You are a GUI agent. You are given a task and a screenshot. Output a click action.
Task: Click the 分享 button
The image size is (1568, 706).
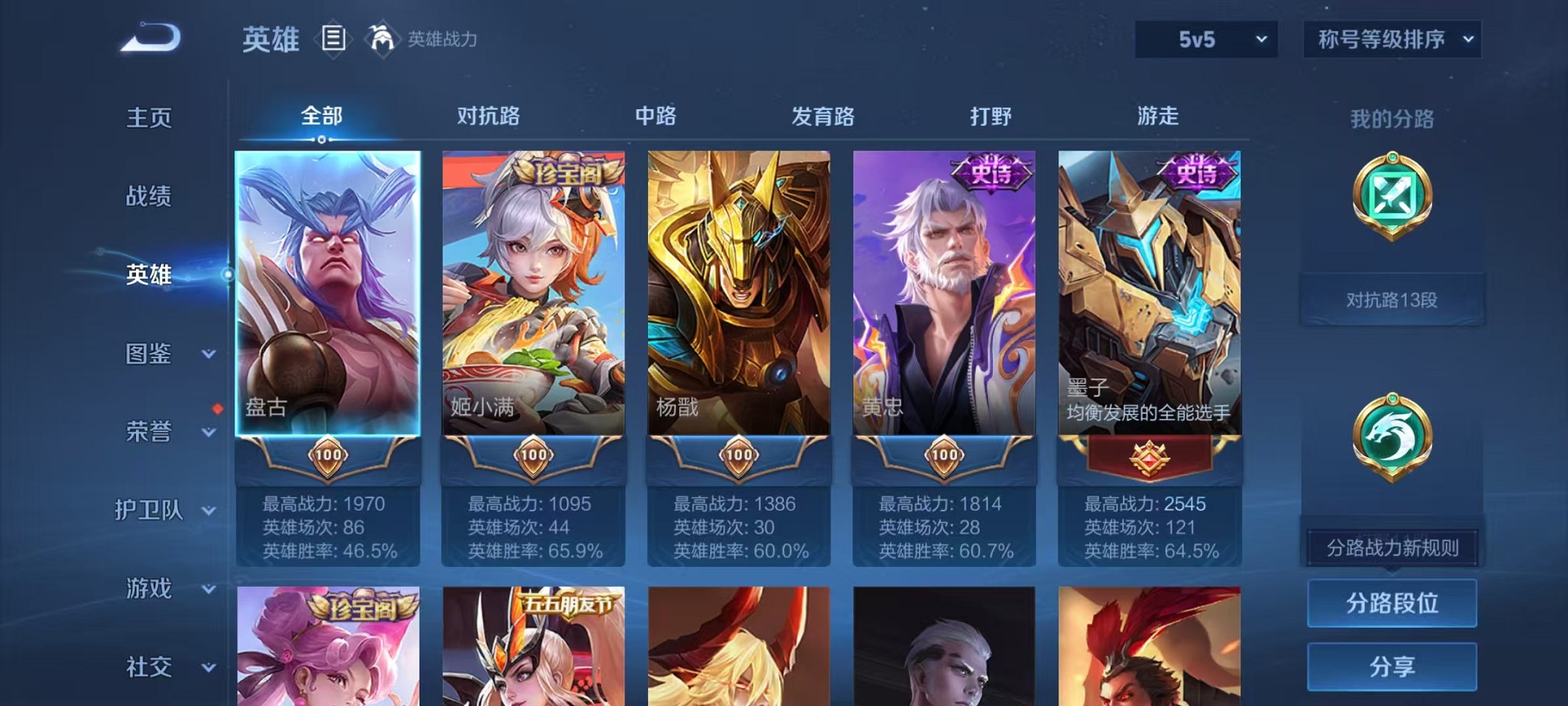1391,666
